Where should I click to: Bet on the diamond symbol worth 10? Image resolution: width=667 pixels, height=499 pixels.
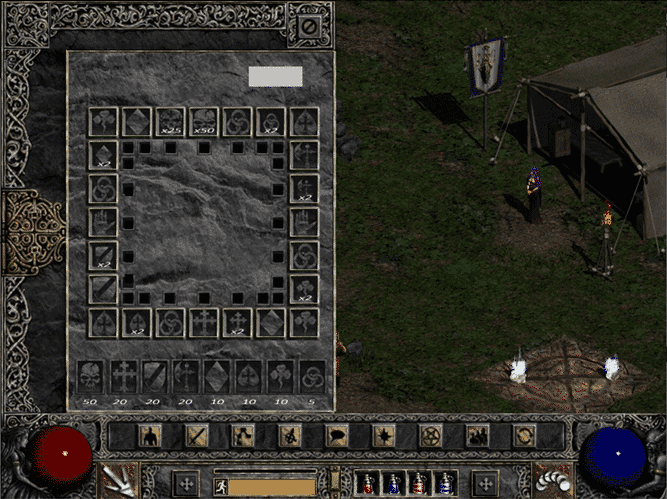coord(216,376)
